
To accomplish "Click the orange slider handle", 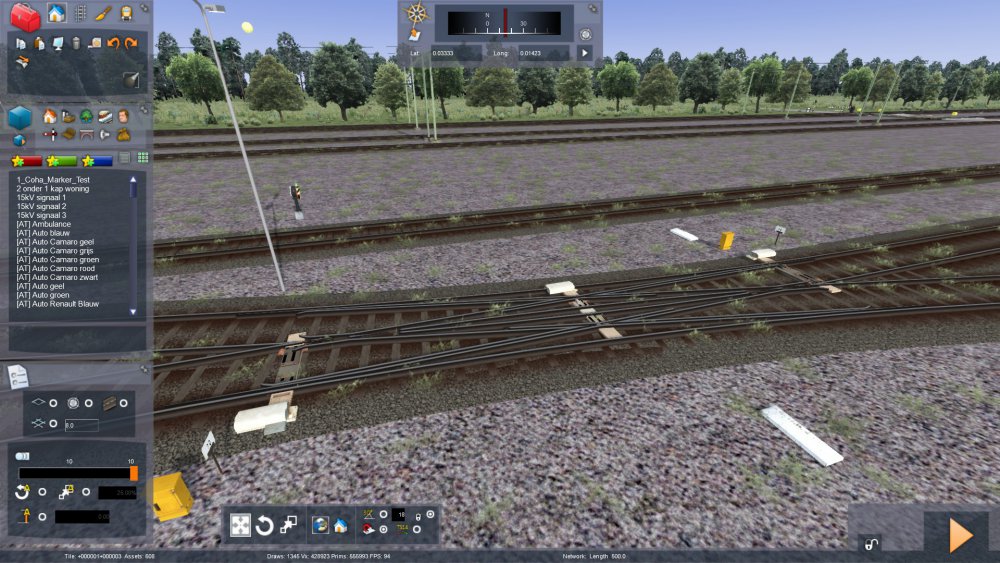I will (134, 473).
